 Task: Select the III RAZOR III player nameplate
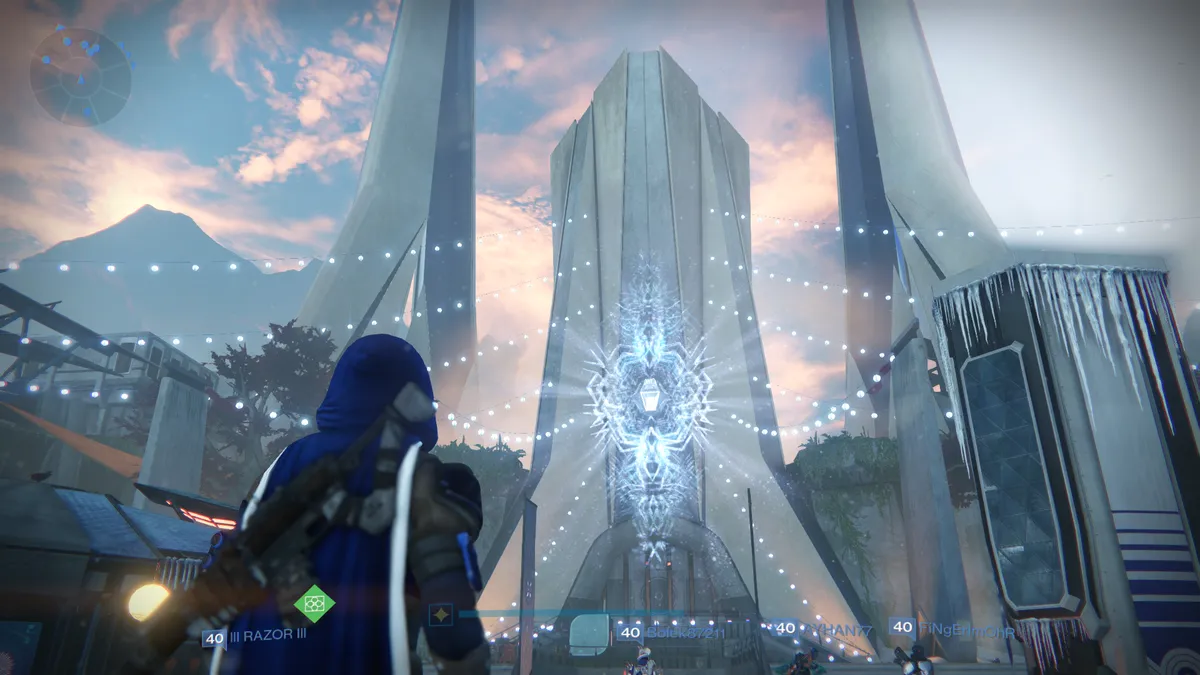(255, 636)
